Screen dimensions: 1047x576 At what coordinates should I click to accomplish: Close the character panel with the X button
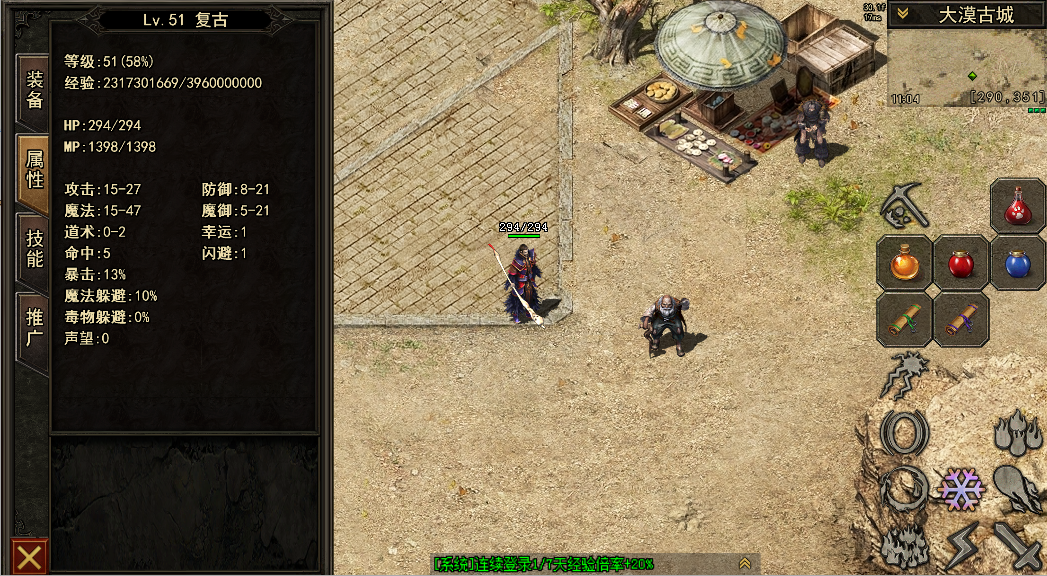point(29,556)
